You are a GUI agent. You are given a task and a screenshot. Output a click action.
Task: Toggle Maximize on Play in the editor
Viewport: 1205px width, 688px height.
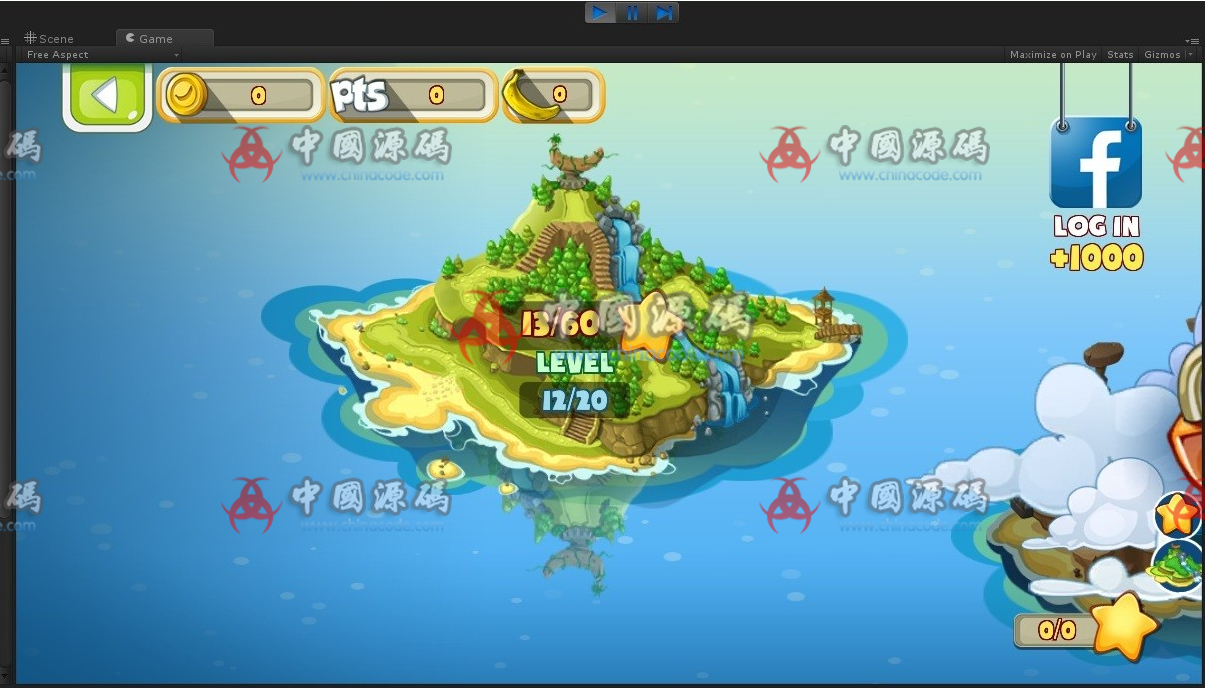(1052, 55)
